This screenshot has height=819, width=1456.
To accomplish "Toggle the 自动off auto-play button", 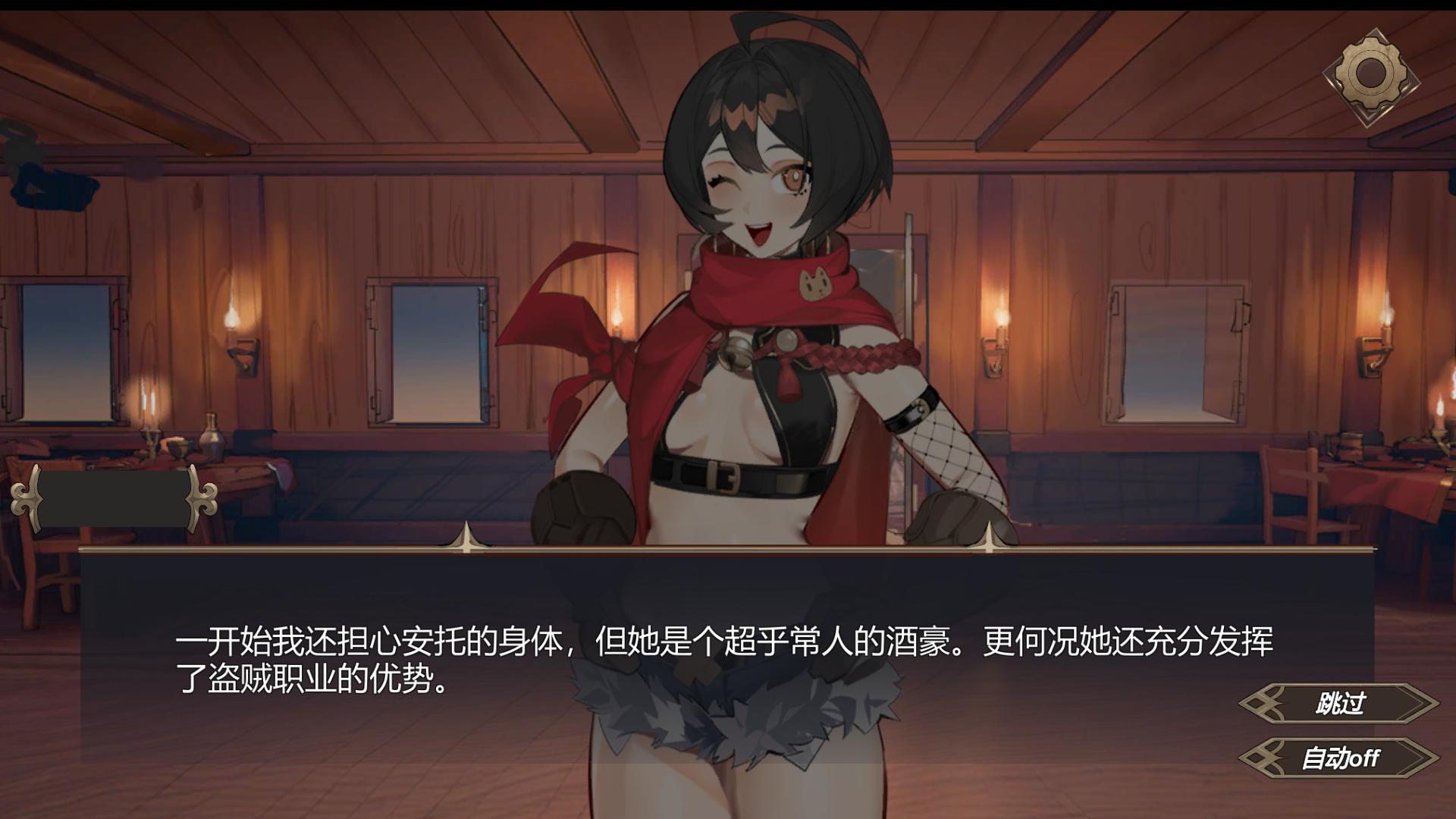I will 1339,758.
